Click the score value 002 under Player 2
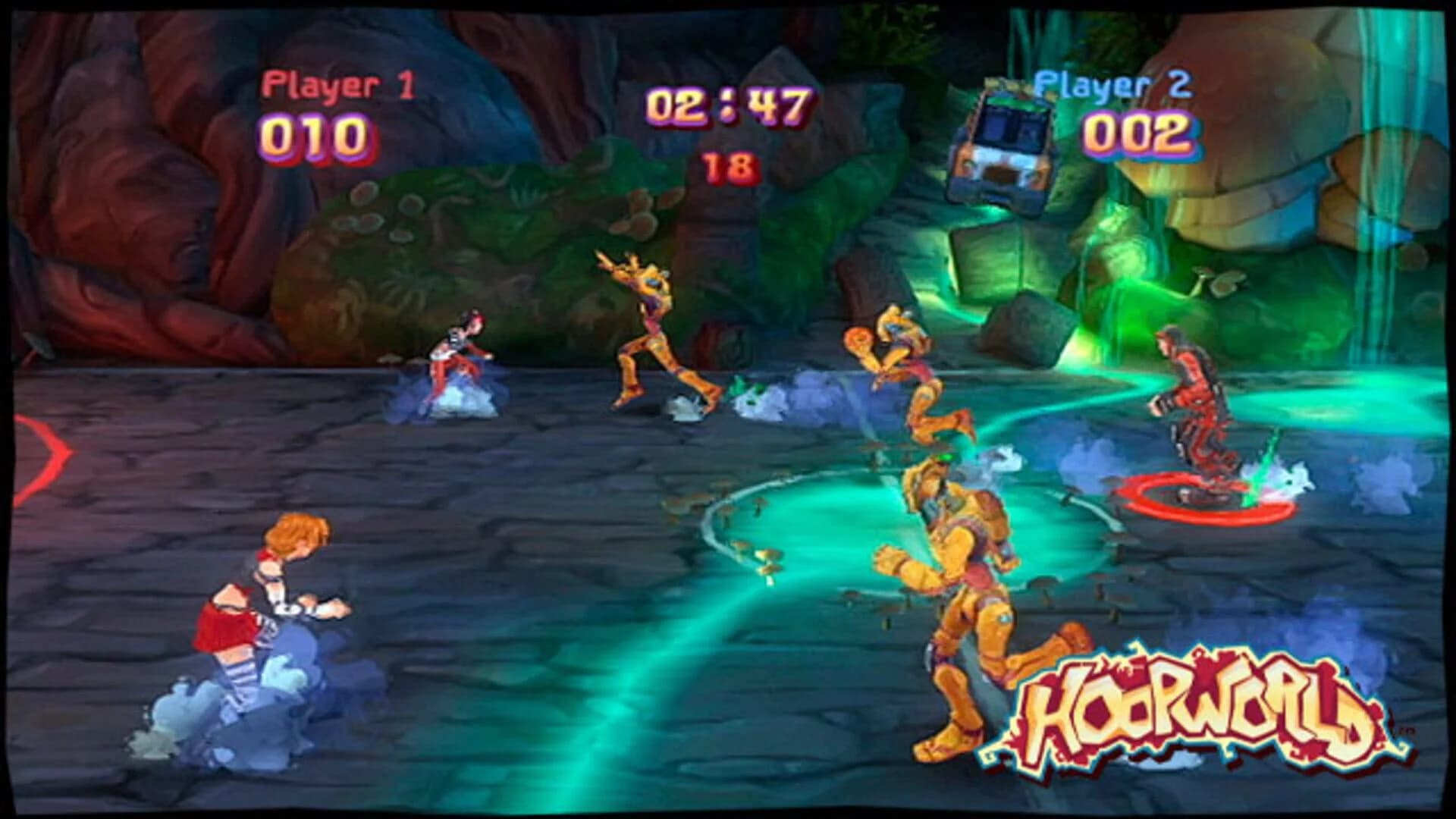 click(x=1137, y=133)
